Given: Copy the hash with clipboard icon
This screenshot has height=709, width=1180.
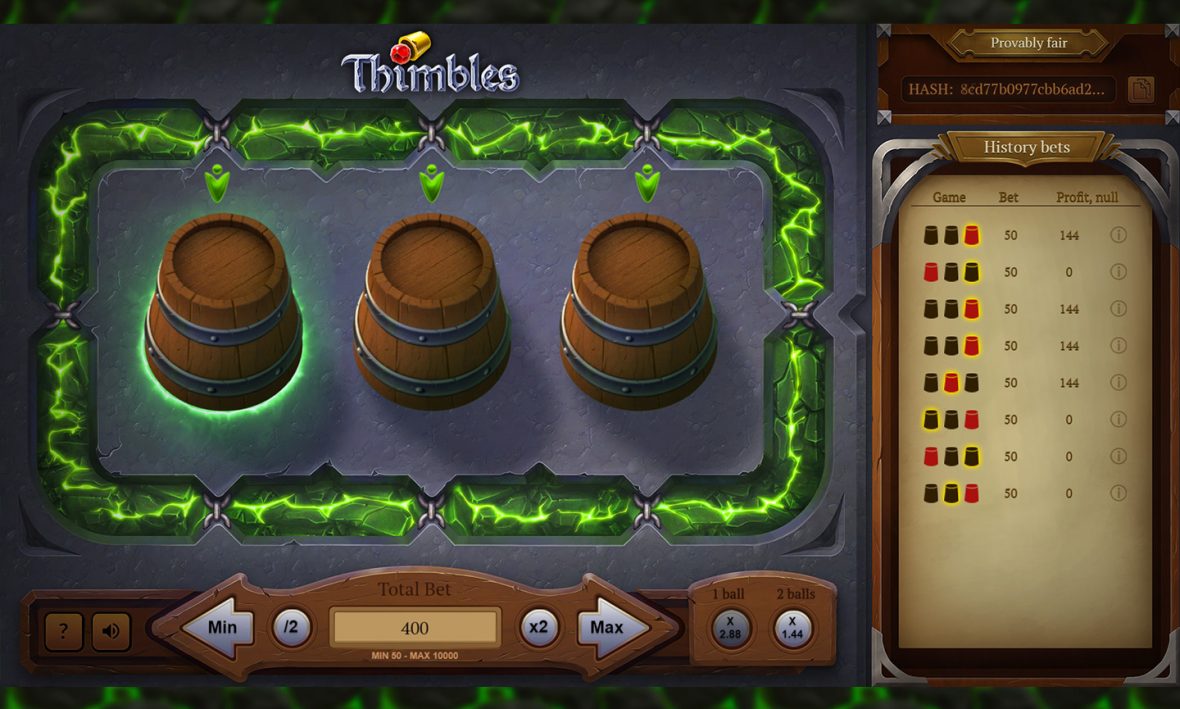Looking at the screenshot, I should (1140, 89).
